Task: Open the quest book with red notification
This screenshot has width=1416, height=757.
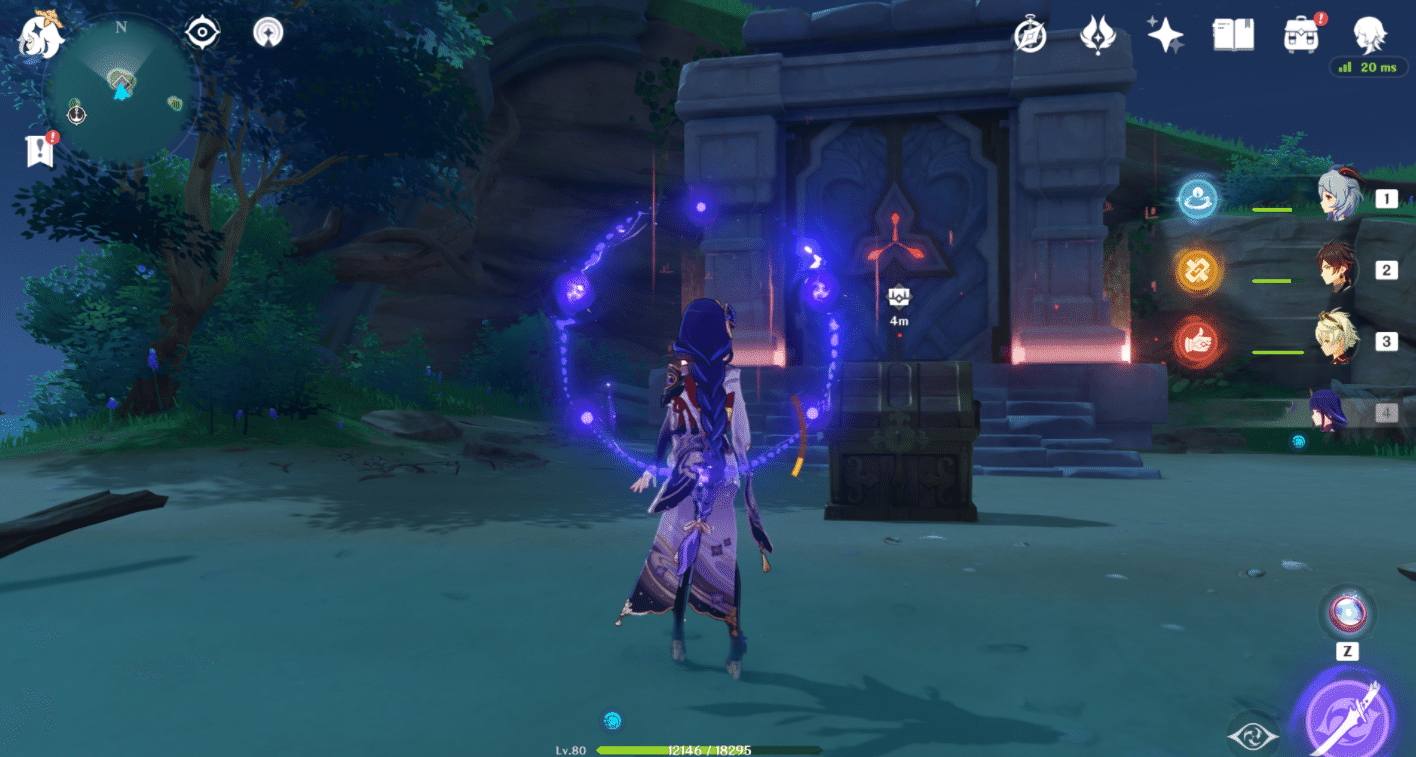Action: click(37, 150)
